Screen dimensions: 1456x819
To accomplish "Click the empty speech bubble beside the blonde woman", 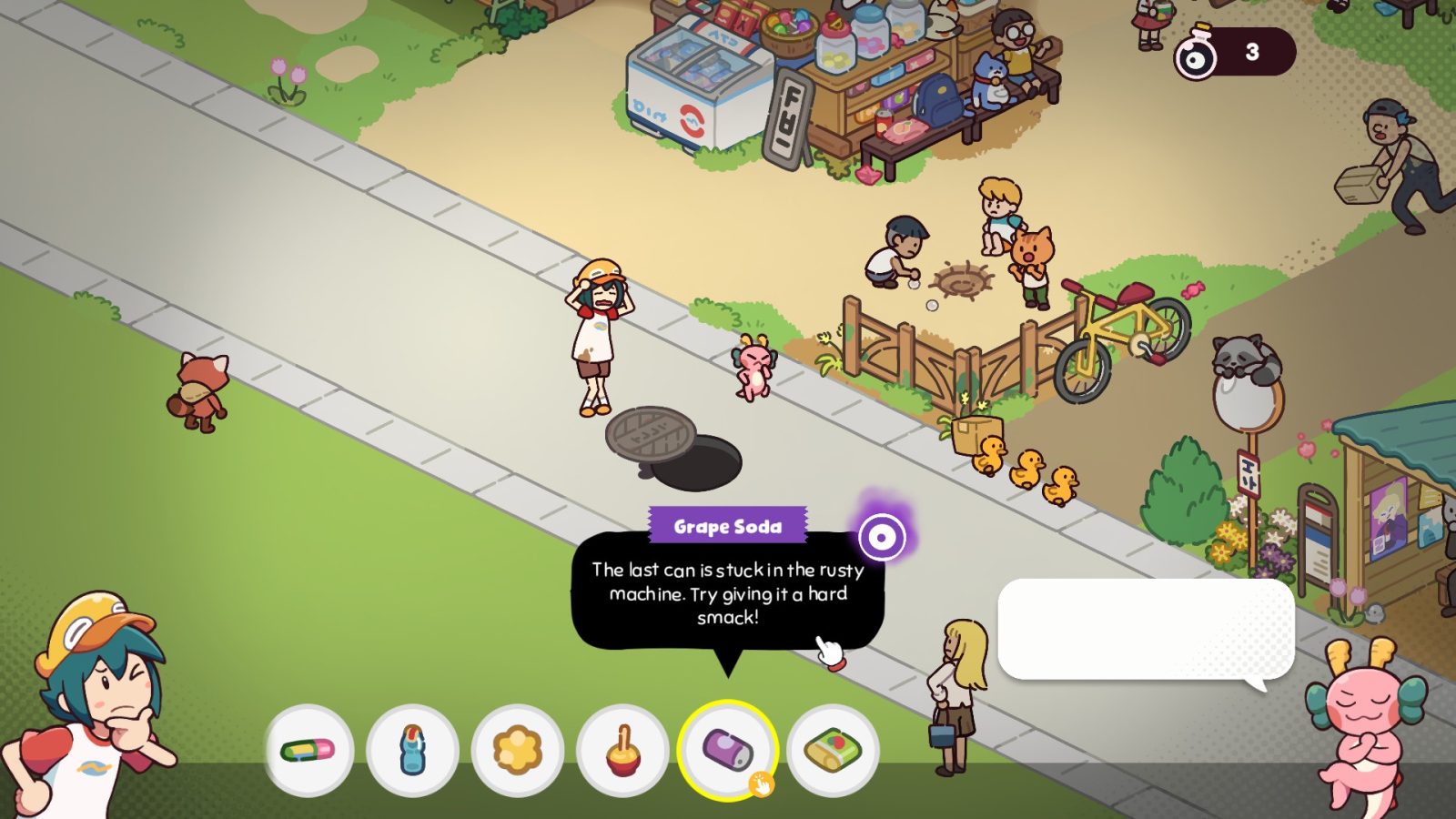I will point(1147,628).
